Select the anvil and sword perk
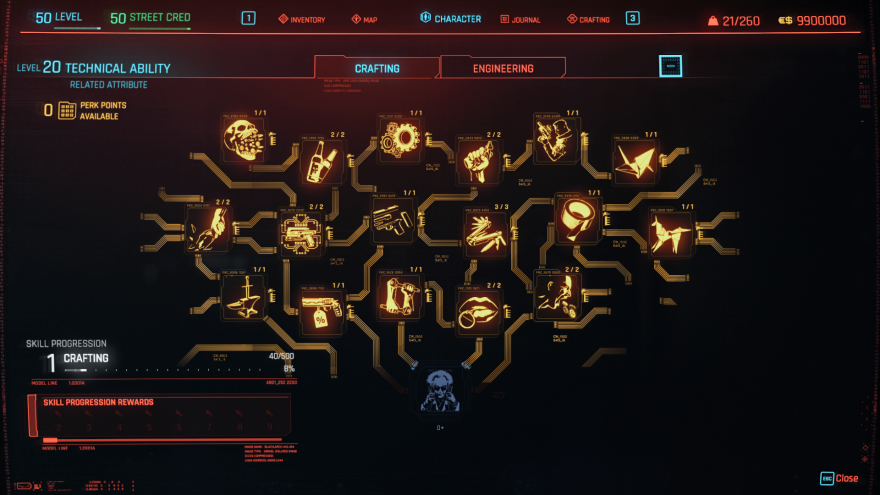Screen dimensions: 880x495 coord(243,297)
